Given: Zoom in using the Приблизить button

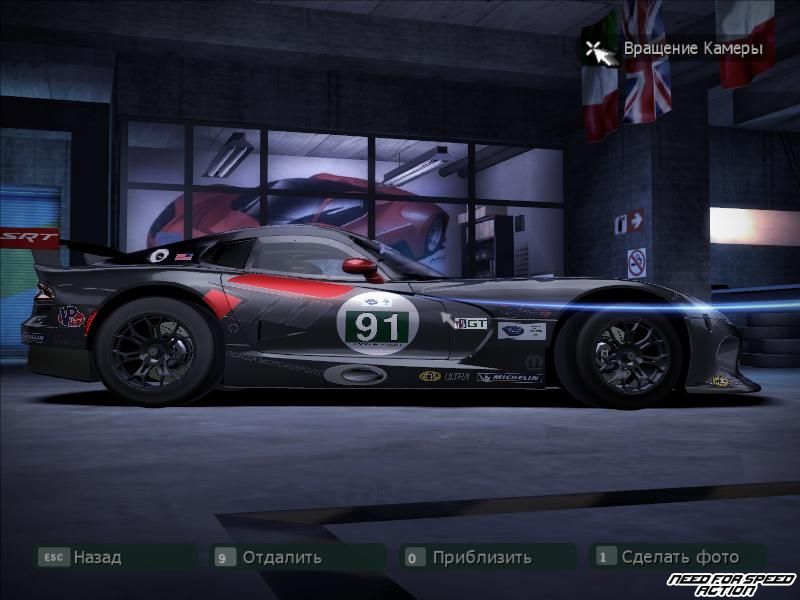Looking at the screenshot, I should coord(481,557).
